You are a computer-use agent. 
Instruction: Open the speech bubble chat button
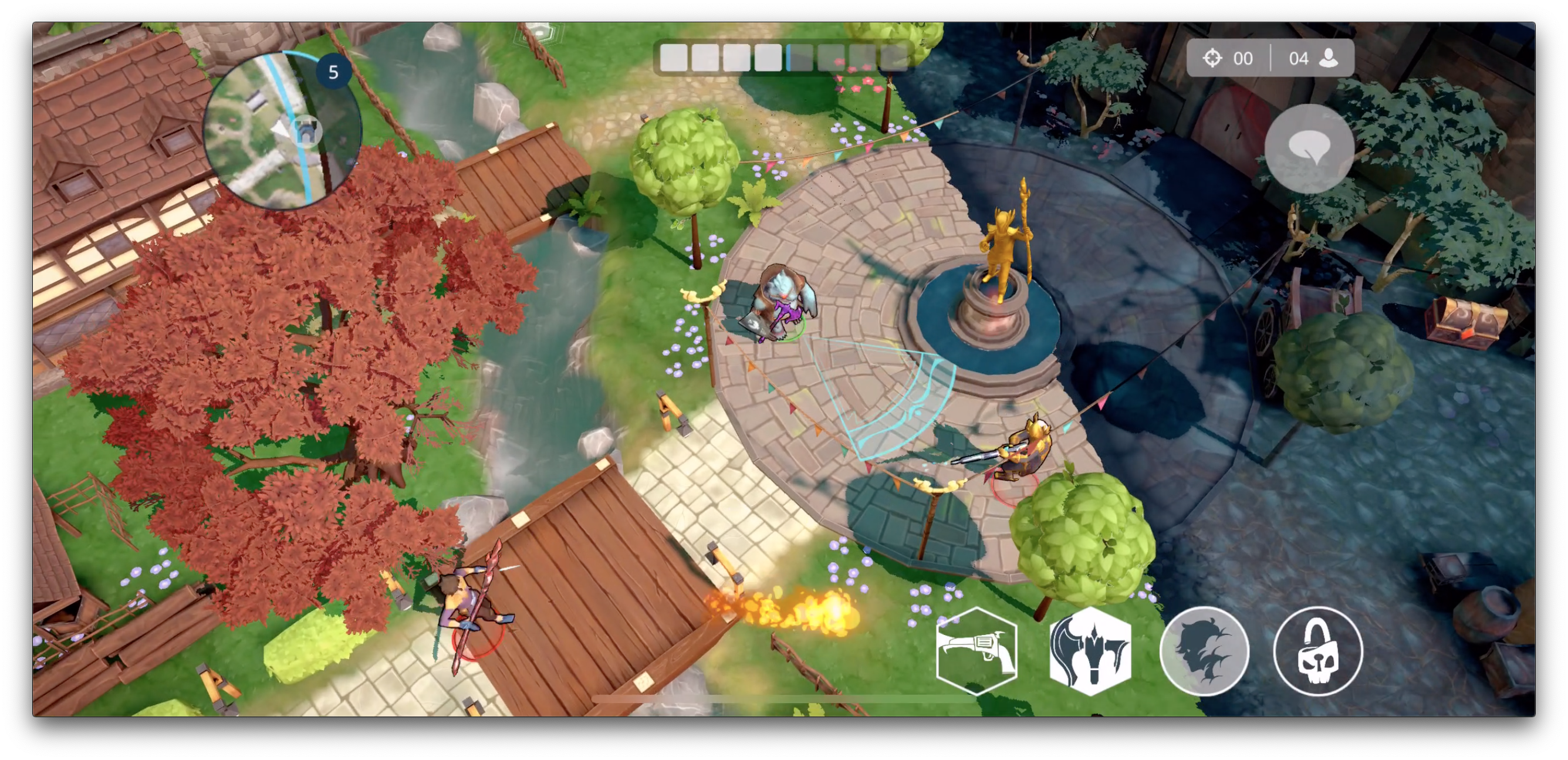1309,148
